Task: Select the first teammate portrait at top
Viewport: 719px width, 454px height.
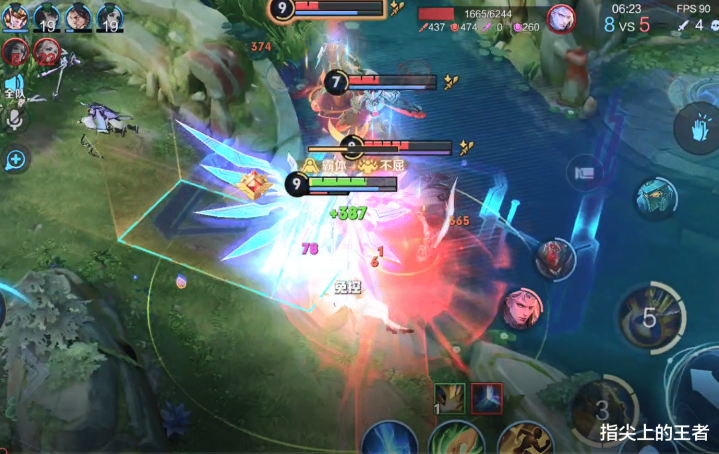Action: (15, 15)
